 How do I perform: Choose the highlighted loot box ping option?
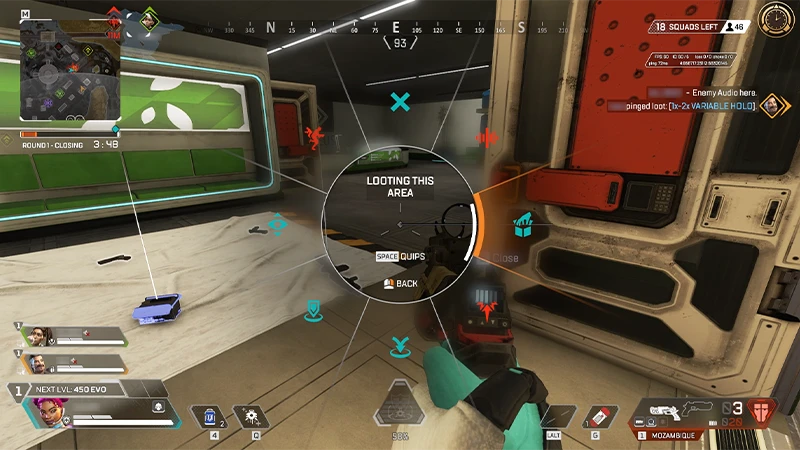pyautogui.click(x=521, y=228)
